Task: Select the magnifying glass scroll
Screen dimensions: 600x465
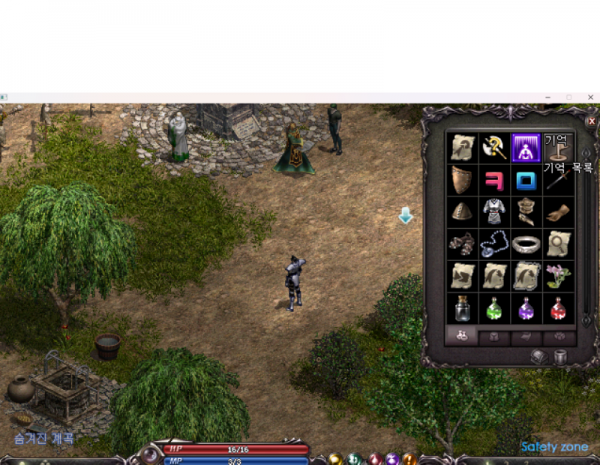Action: click(x=558, y=244)
